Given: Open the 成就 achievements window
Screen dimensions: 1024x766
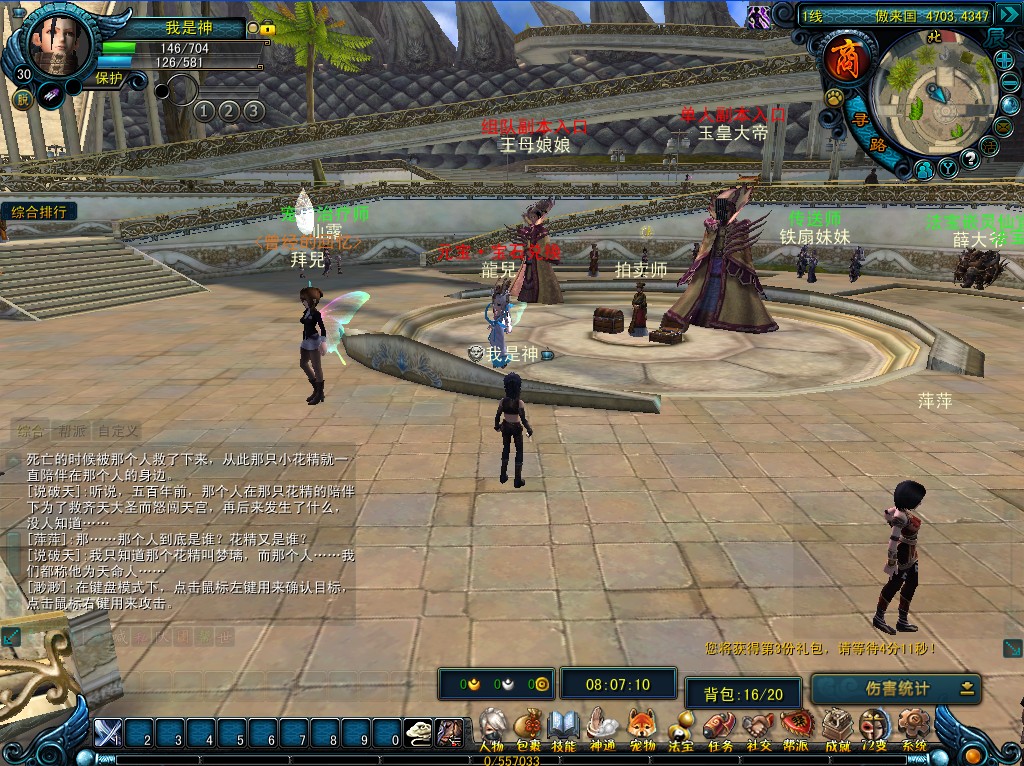Looking at the screenshot, I should point(836,727).
